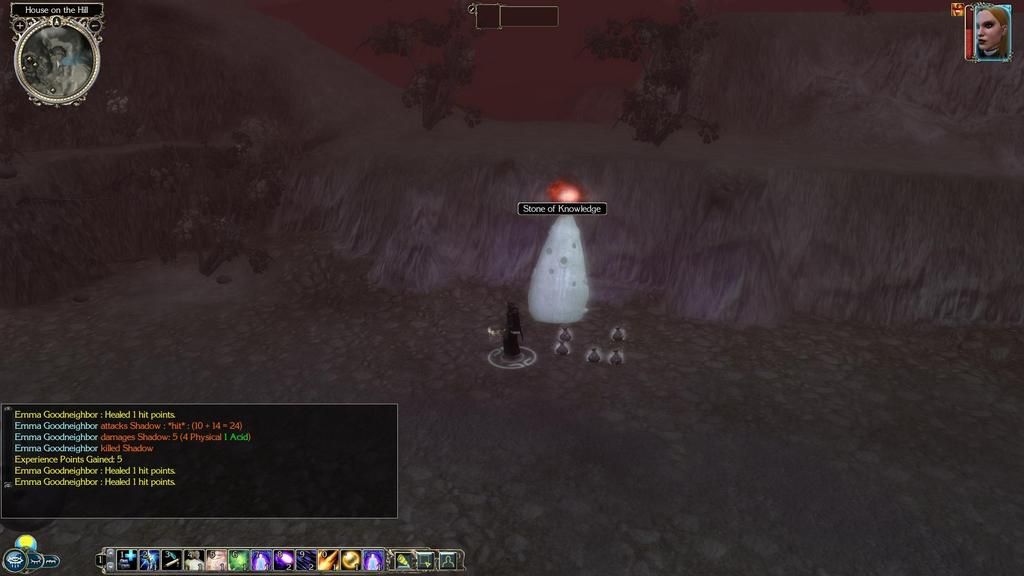Screen dimensions: 1024x576
Task: Click the flashlight icon right of hotbar
Action: [403, 560]
